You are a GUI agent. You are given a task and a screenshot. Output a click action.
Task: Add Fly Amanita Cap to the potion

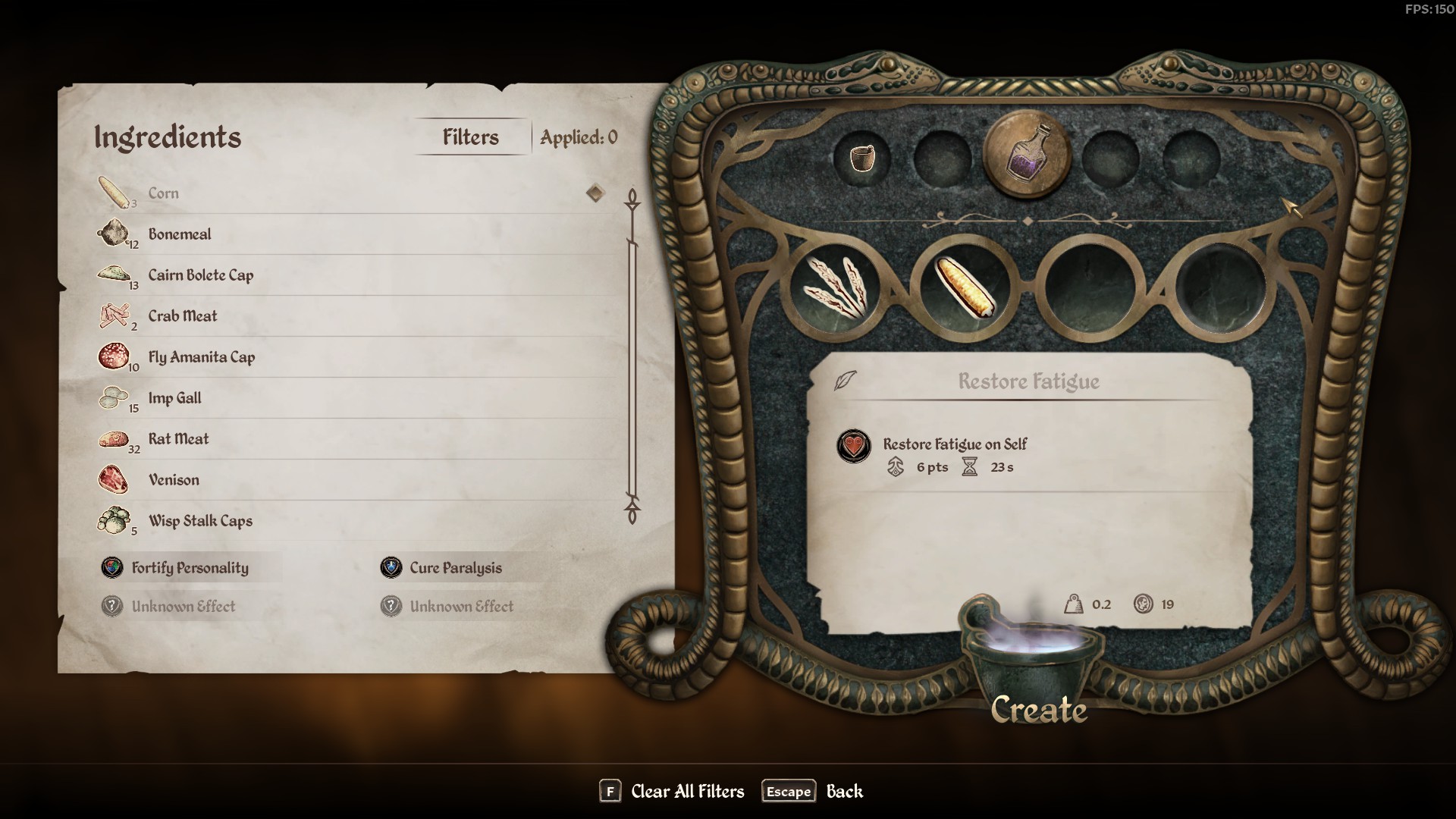coord(201,357)
